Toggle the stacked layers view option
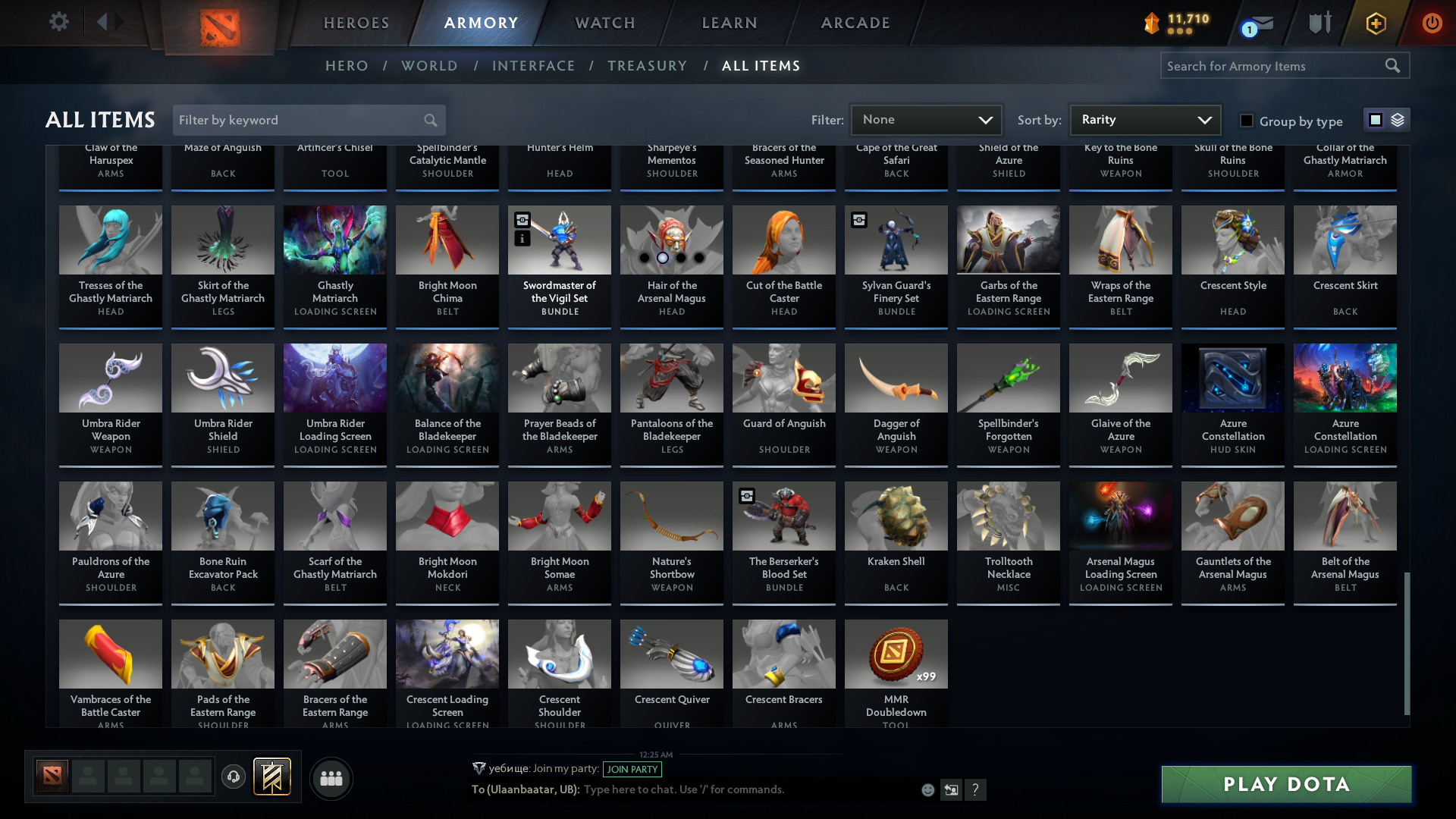Screen dimensions: 1456x819 pos(1398,119)
